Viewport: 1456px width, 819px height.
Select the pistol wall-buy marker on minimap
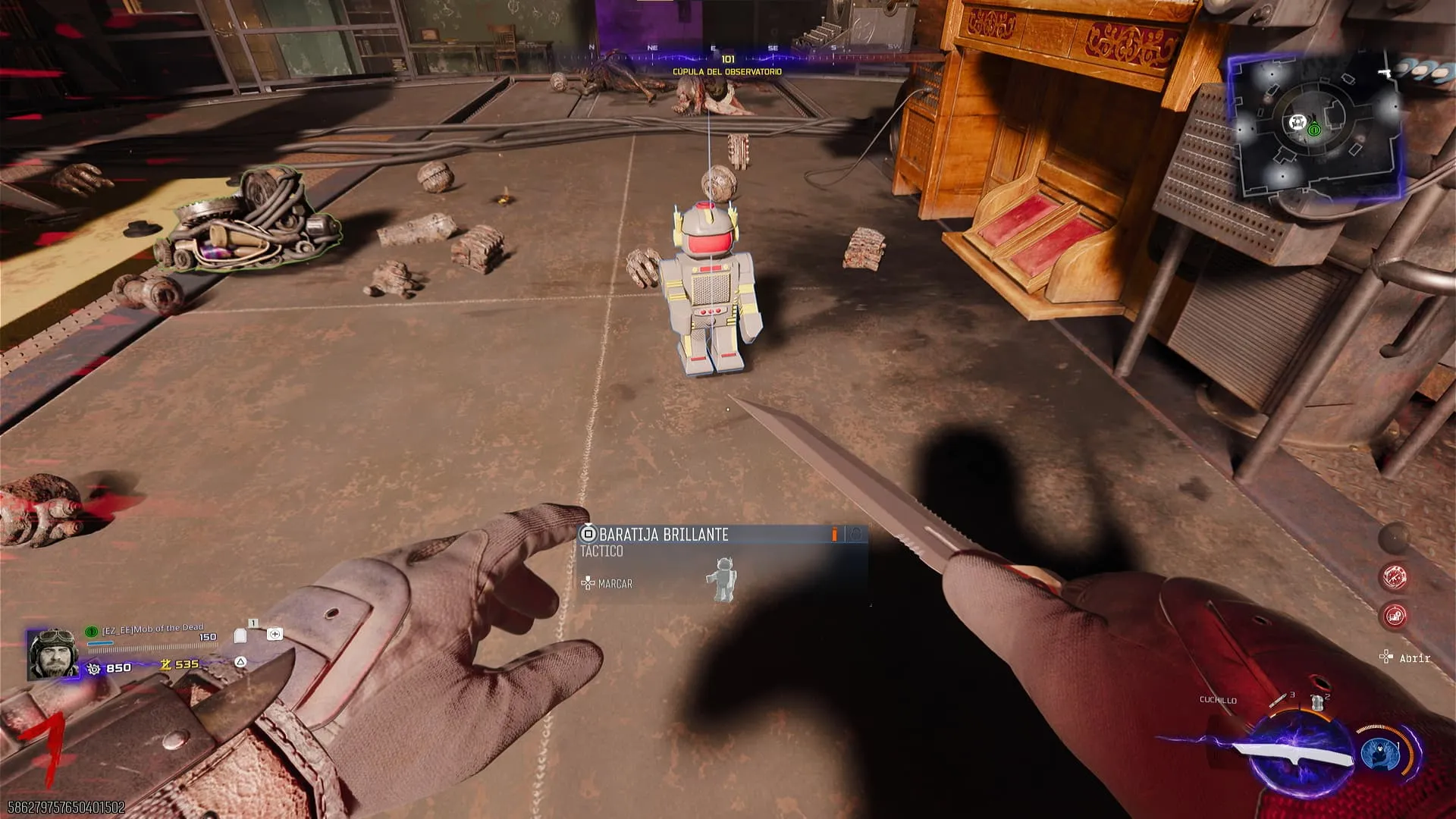point(1385,74)
